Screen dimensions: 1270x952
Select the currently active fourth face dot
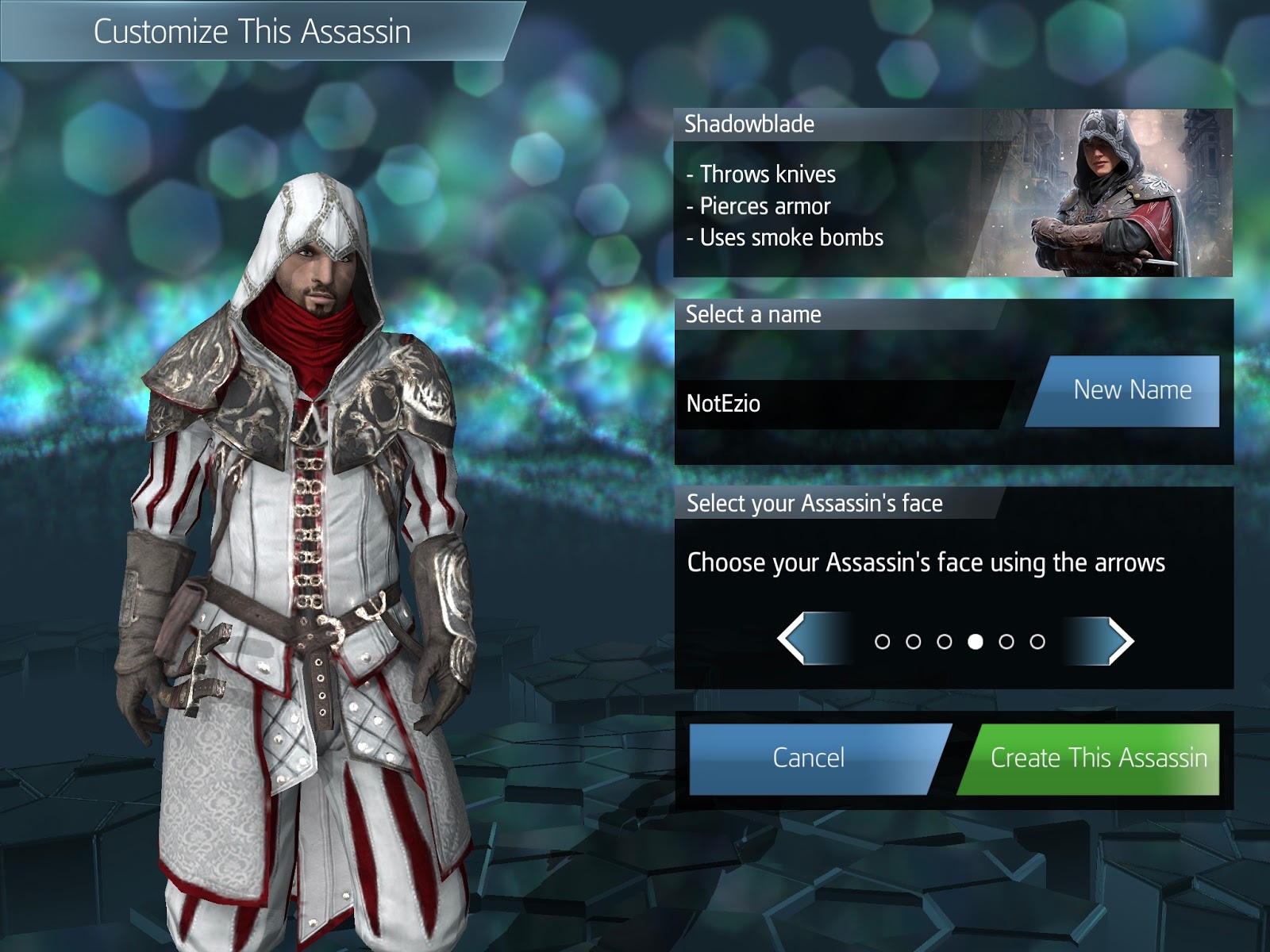coord(976,639)
